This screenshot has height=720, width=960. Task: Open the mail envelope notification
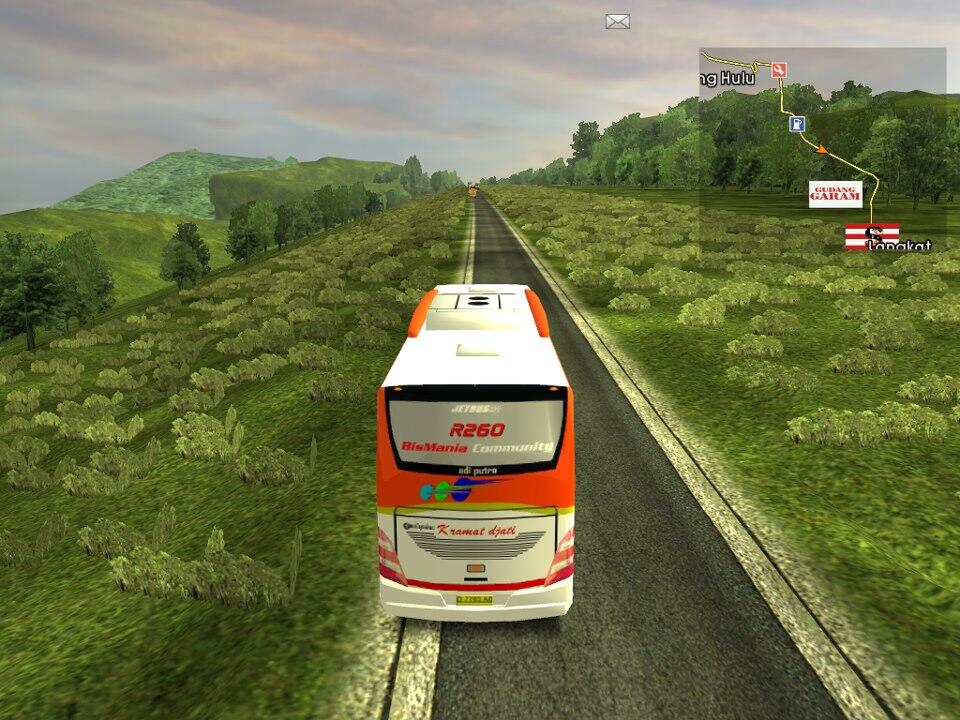(x=617, y=21)
